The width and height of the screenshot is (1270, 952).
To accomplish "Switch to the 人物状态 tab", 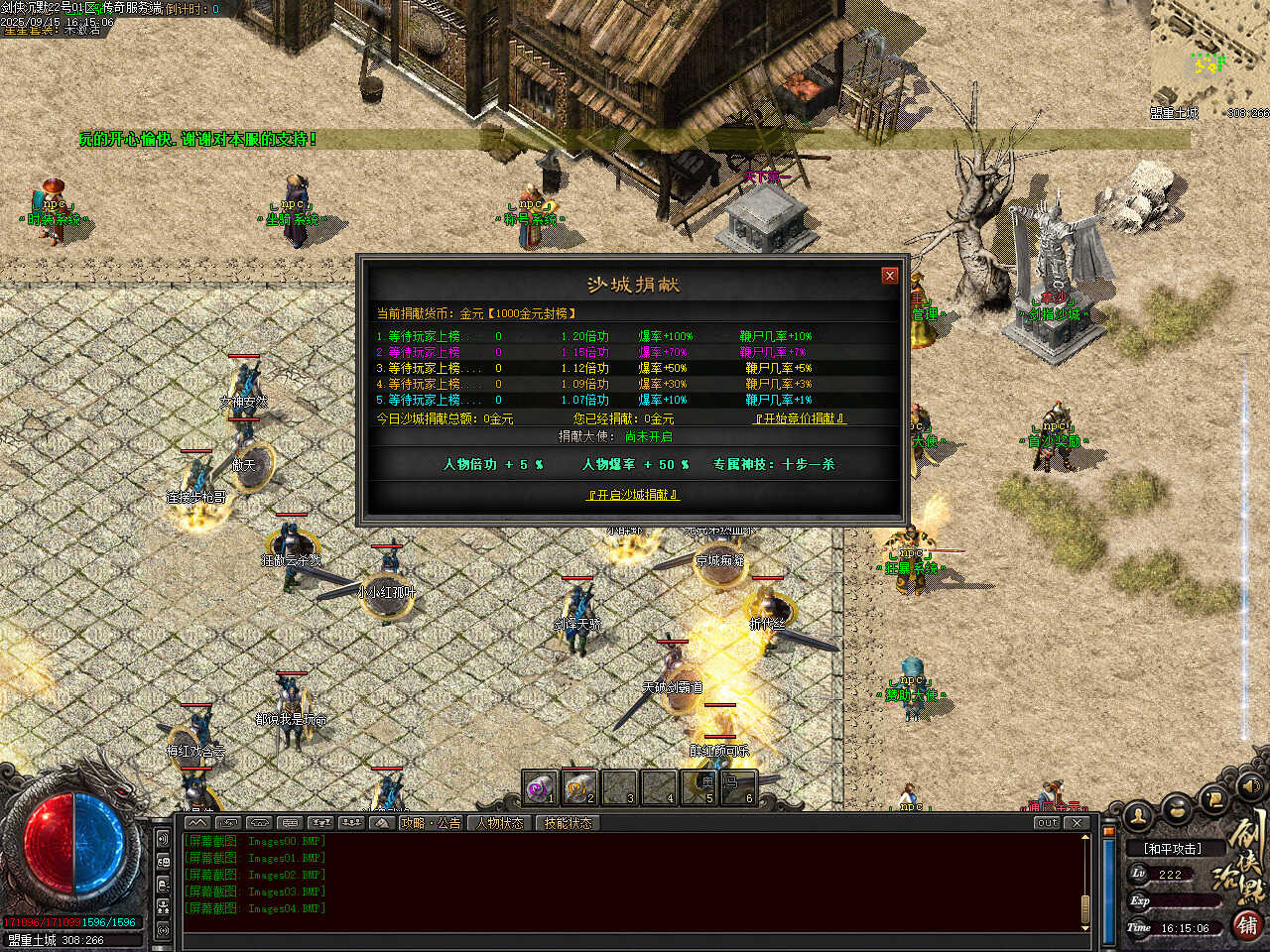I will (500, 823).
